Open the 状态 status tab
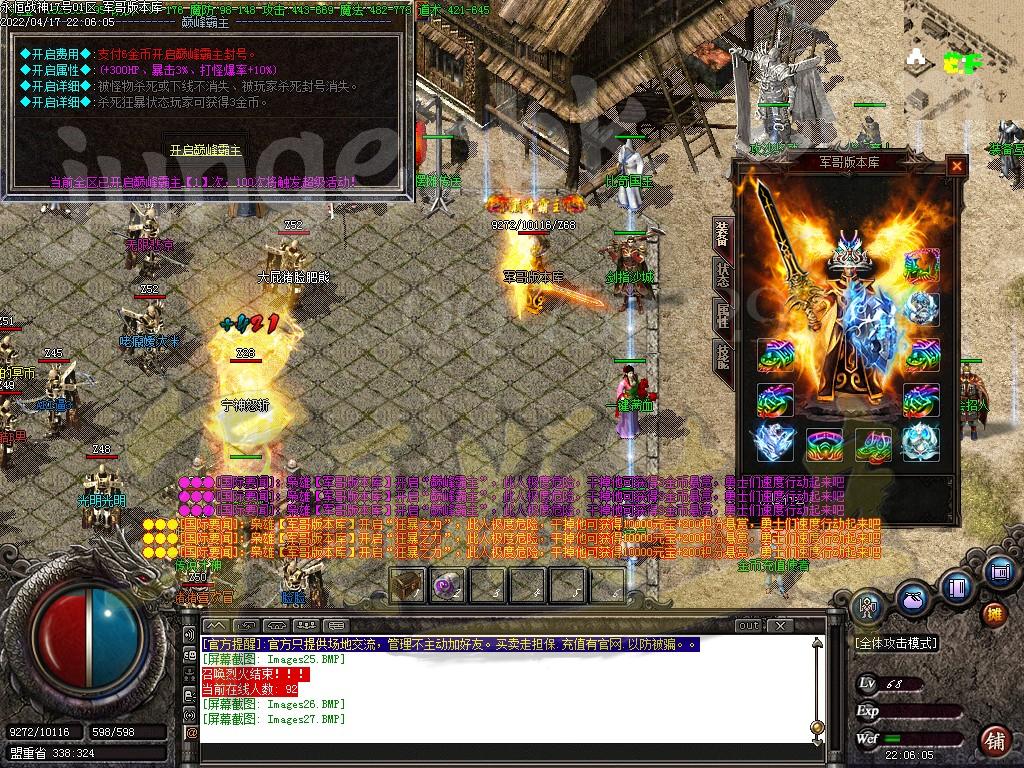The width and height of the screenshot is (1024, 768). coord(722,273)
